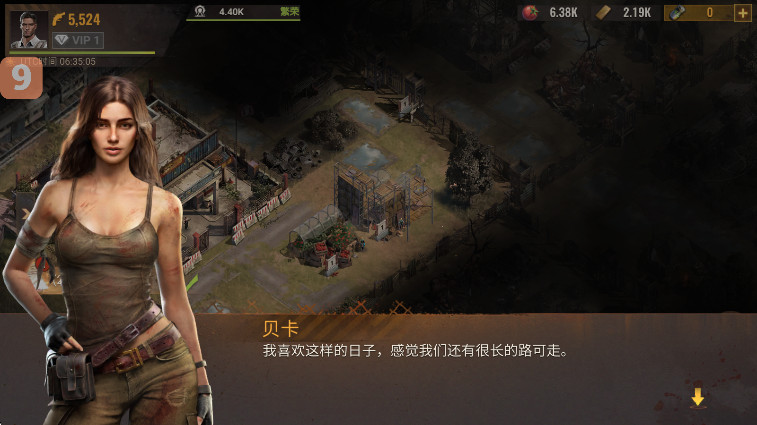Open the 4.40K prosperity indicator
Viewport: 757px width, 425px height.
[x=243, y=12]
